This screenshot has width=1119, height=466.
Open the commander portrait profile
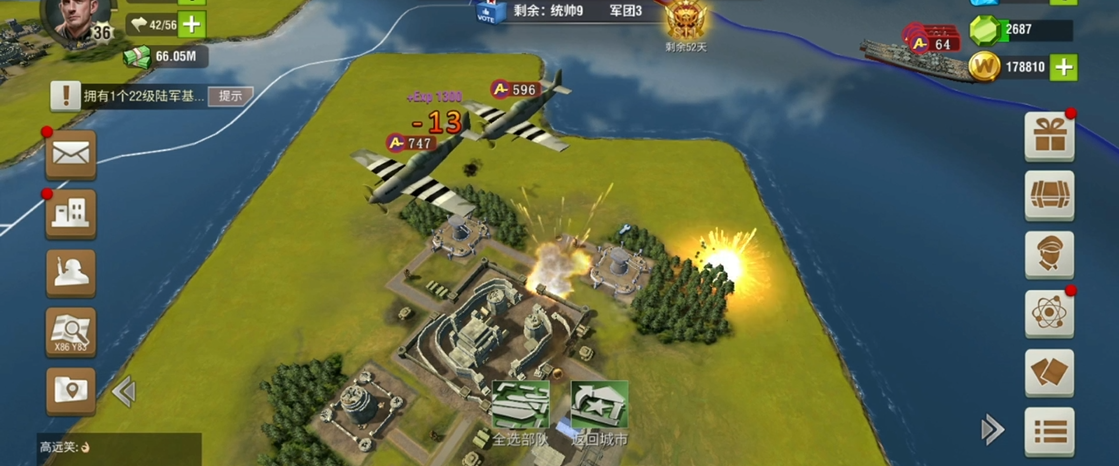[x=78, y=18]
